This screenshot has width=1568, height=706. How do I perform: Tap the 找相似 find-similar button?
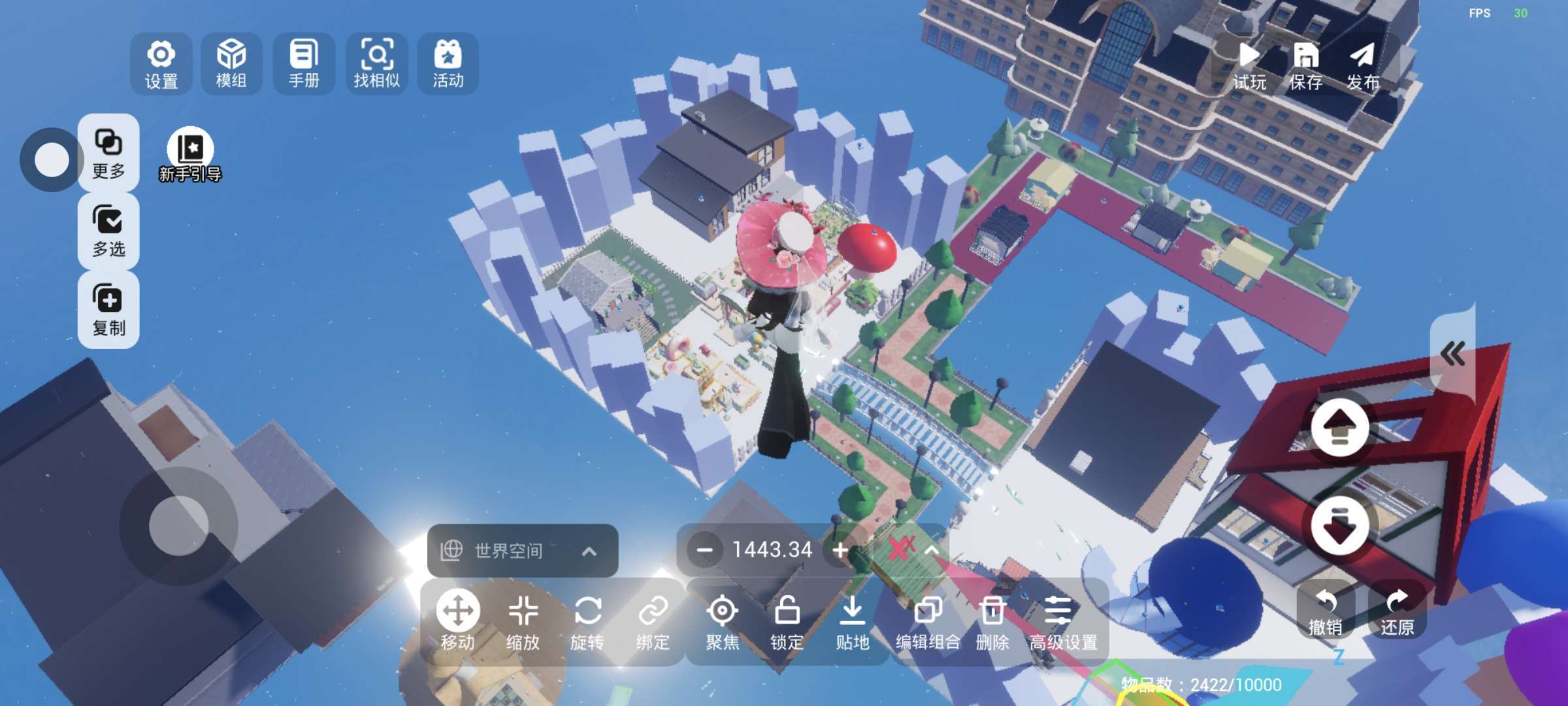[x=377, y=63]
